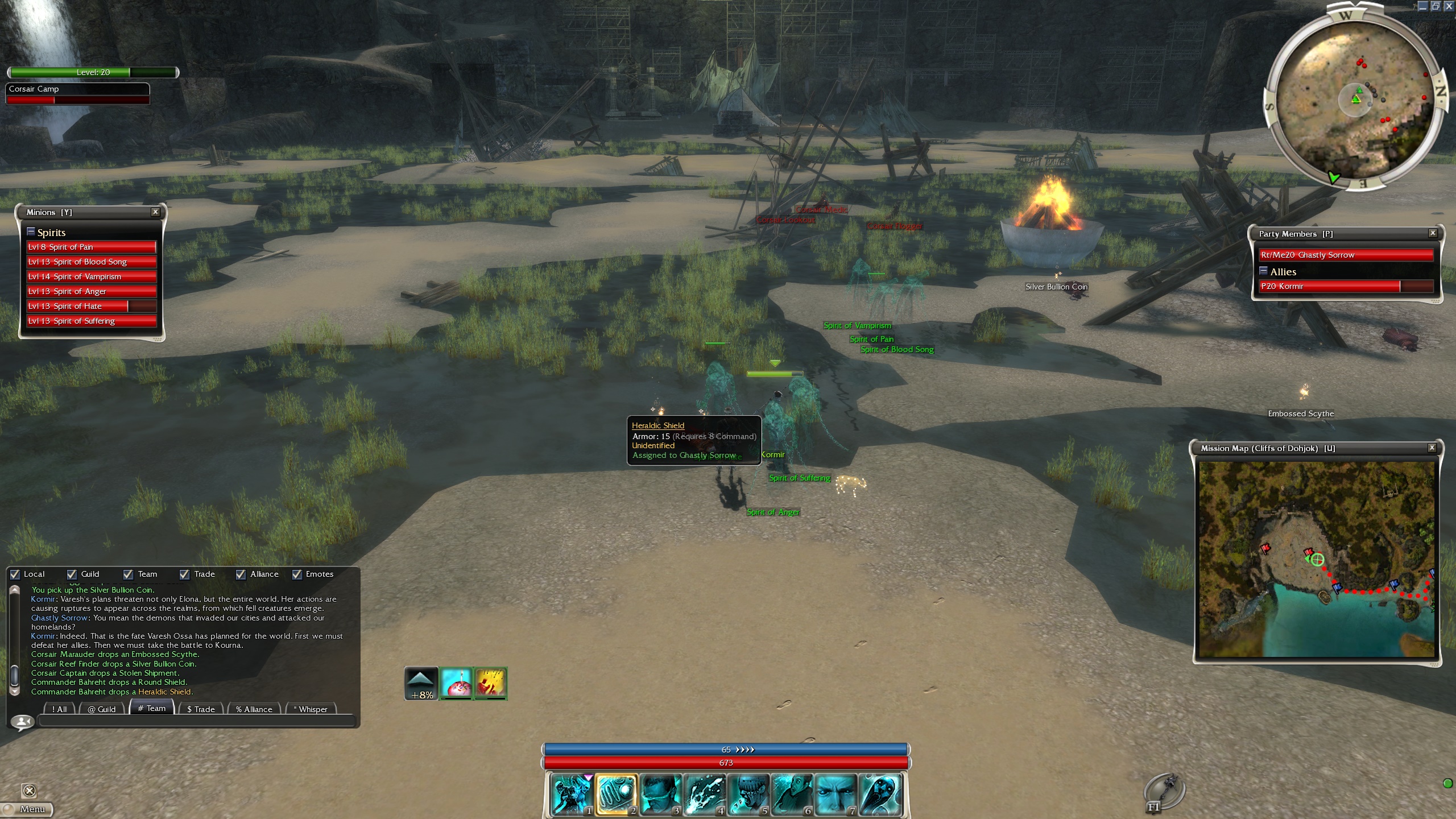Close the Mission Map window
This screenshot has height=819, width=1456.
(x=1432, y=448)
